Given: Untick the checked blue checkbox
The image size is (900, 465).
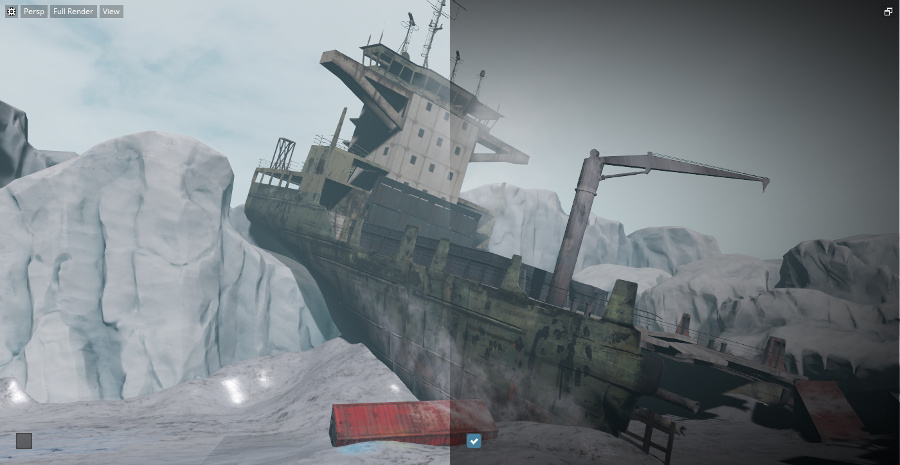Looking at the screenshot, I should pos(474,440).
